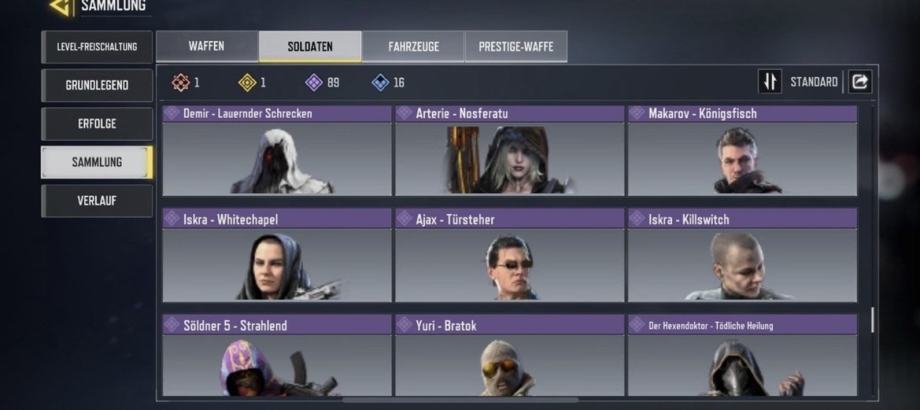Choose the Arterie - Nosferatu soldier card
The image size is (920, 410).
tap(510, 150)
